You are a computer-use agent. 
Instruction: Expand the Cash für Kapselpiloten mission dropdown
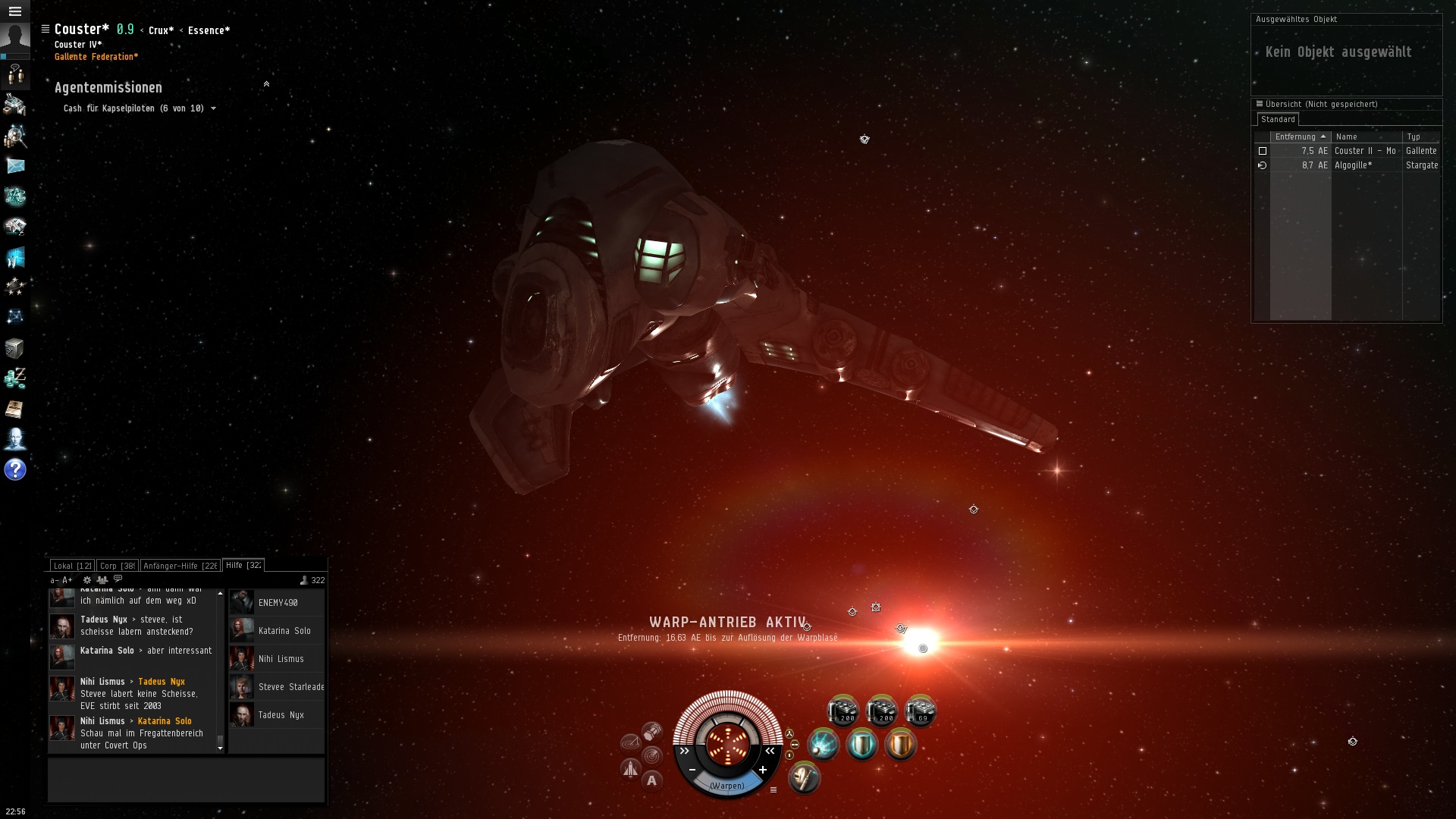(x=213, y=108)
